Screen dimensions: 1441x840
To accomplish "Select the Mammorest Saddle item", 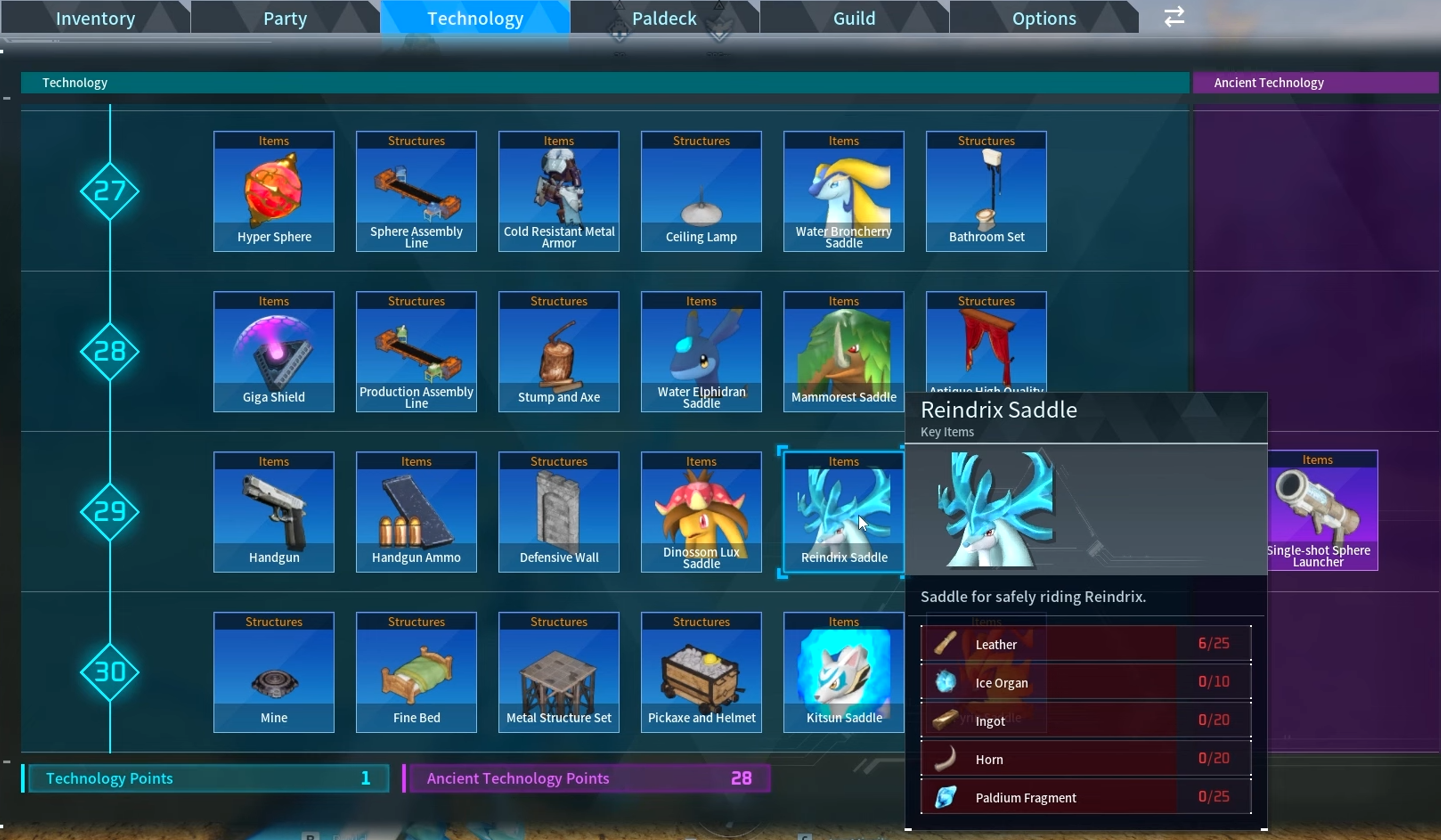I will pyautogui.click(x=843, y=350).
